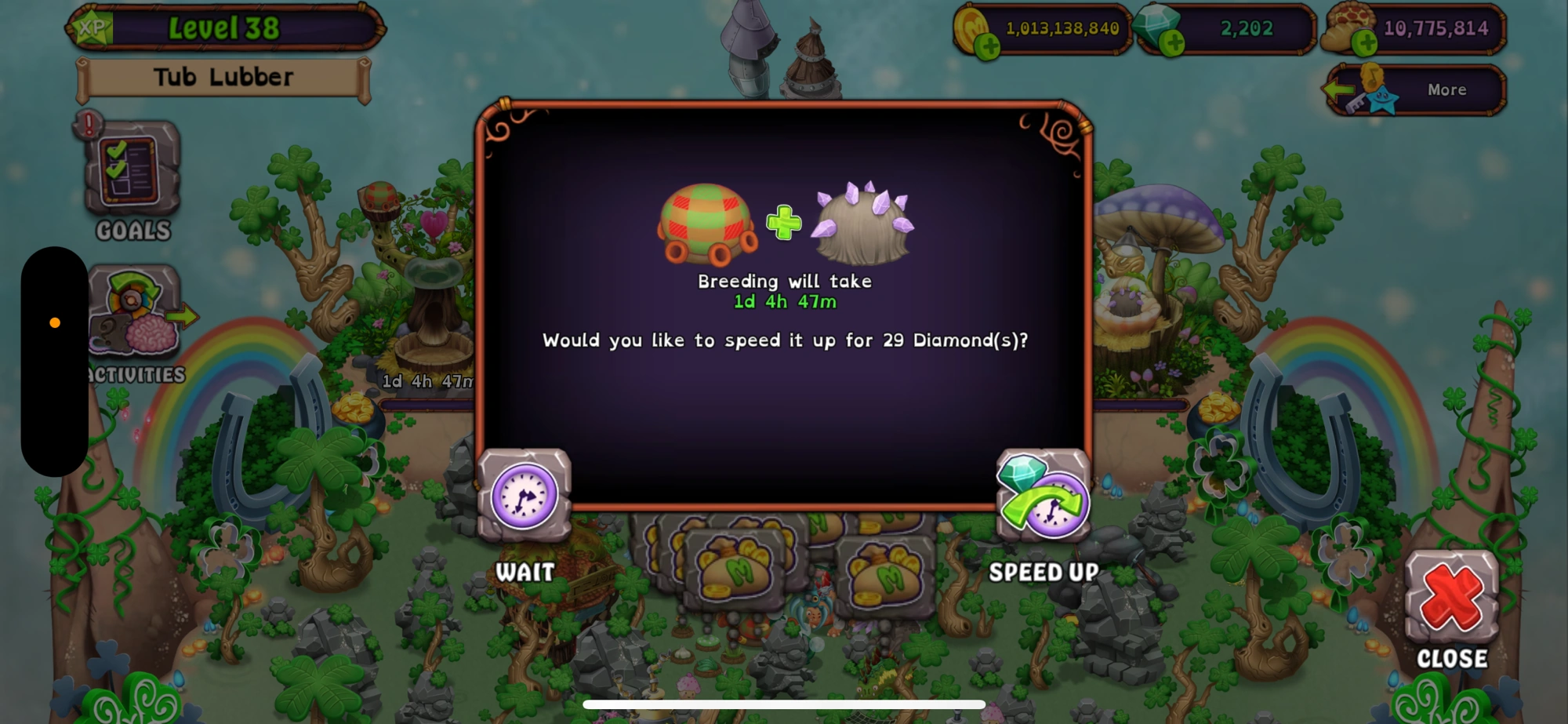Select the striped egg in the breeding dialog

pyautogui.click(x=706, y=224)
